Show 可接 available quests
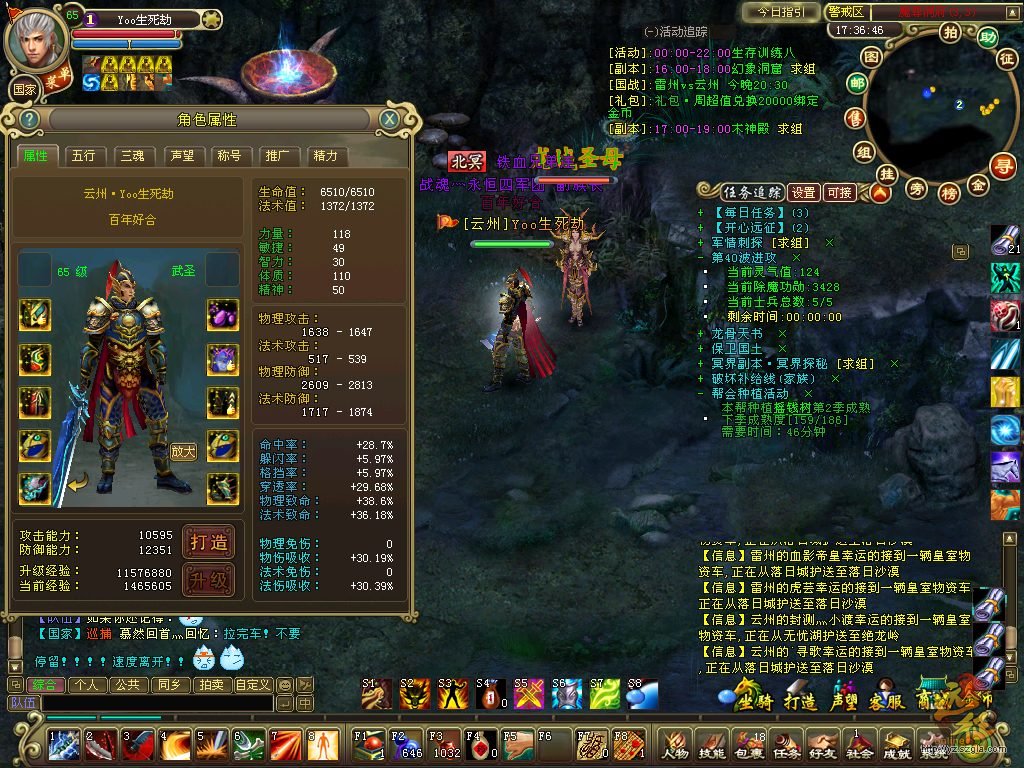Image resolution: width=1024 pixels, height=768 pixels. pos(839,192)
